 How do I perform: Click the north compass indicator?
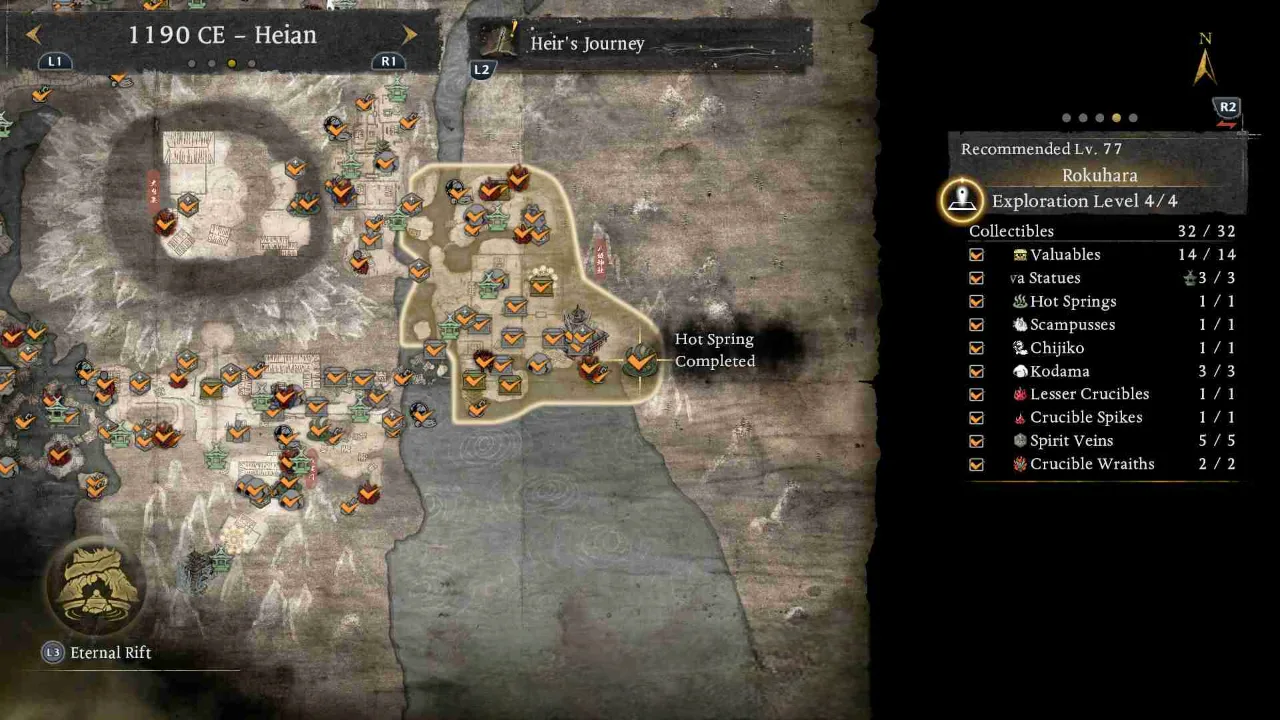[1205, 62]
